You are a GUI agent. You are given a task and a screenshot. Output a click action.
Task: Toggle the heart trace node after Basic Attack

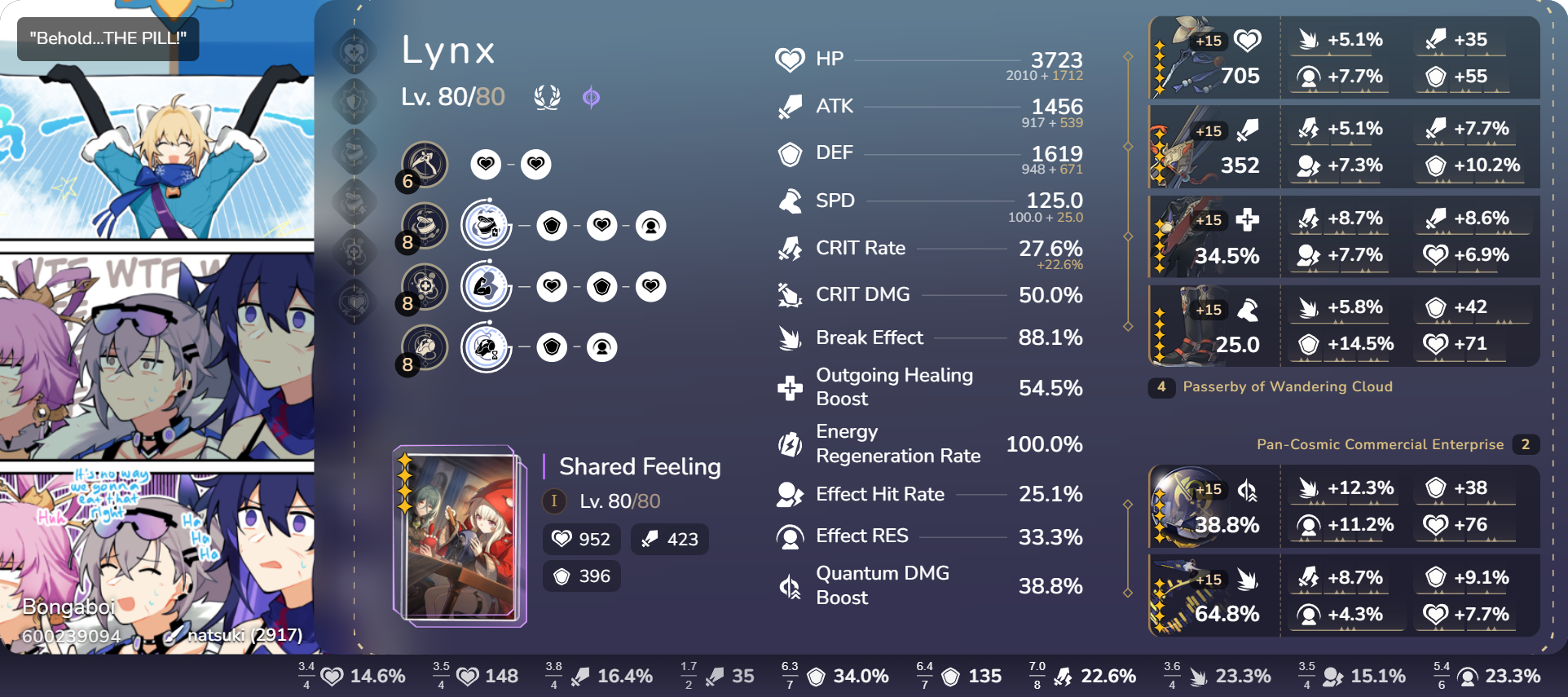pos(486,164)
